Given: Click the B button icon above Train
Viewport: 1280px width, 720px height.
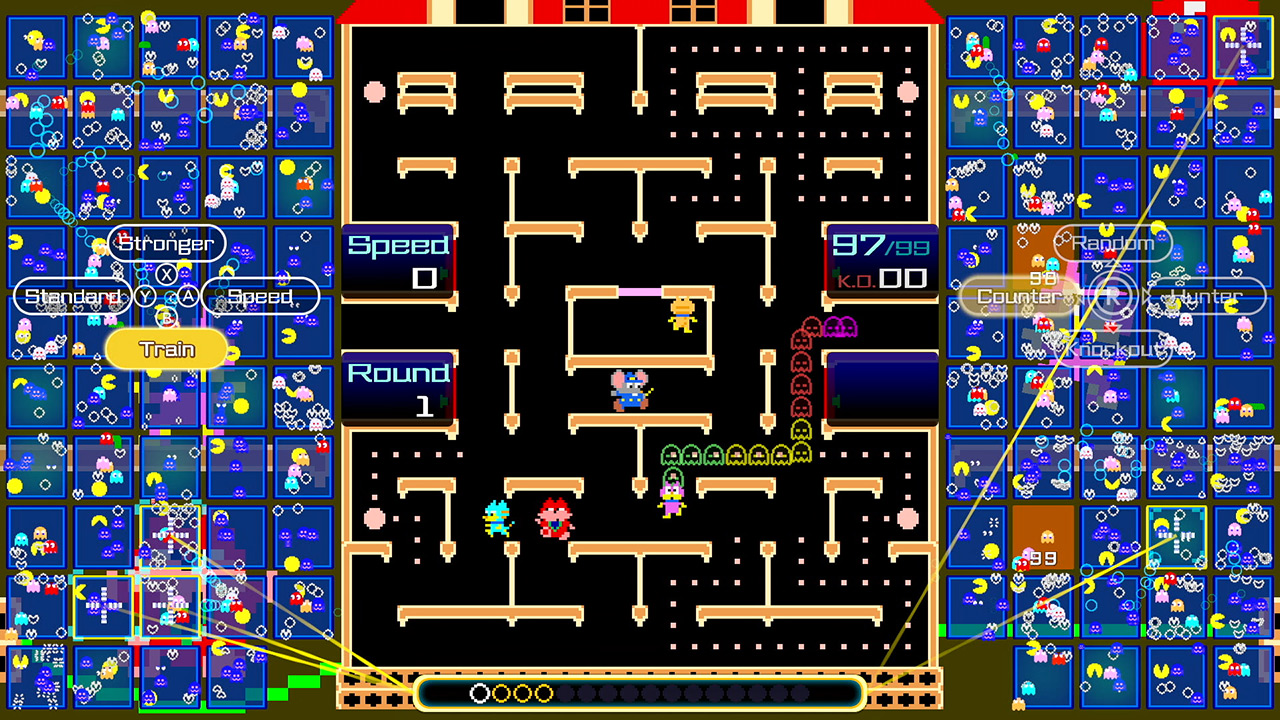Looking at the screenshot, I should click(x=167, y=318).
